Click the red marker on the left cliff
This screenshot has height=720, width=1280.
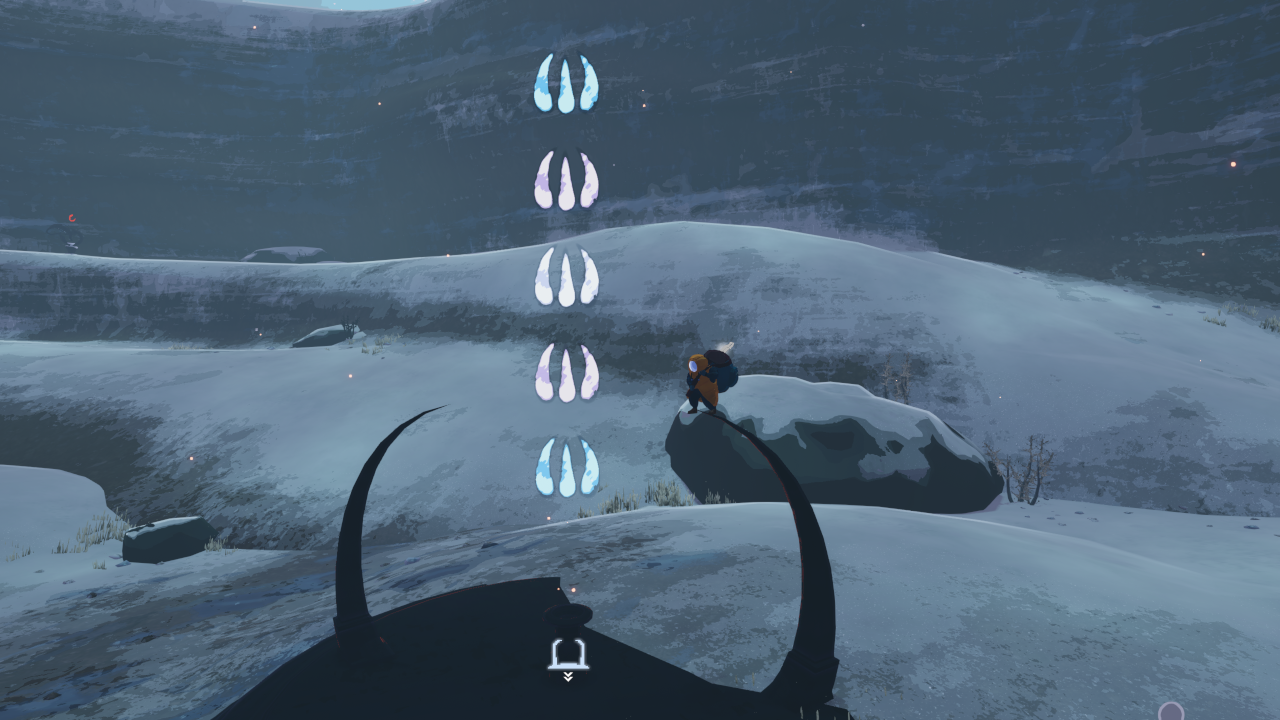coord(70,217)
